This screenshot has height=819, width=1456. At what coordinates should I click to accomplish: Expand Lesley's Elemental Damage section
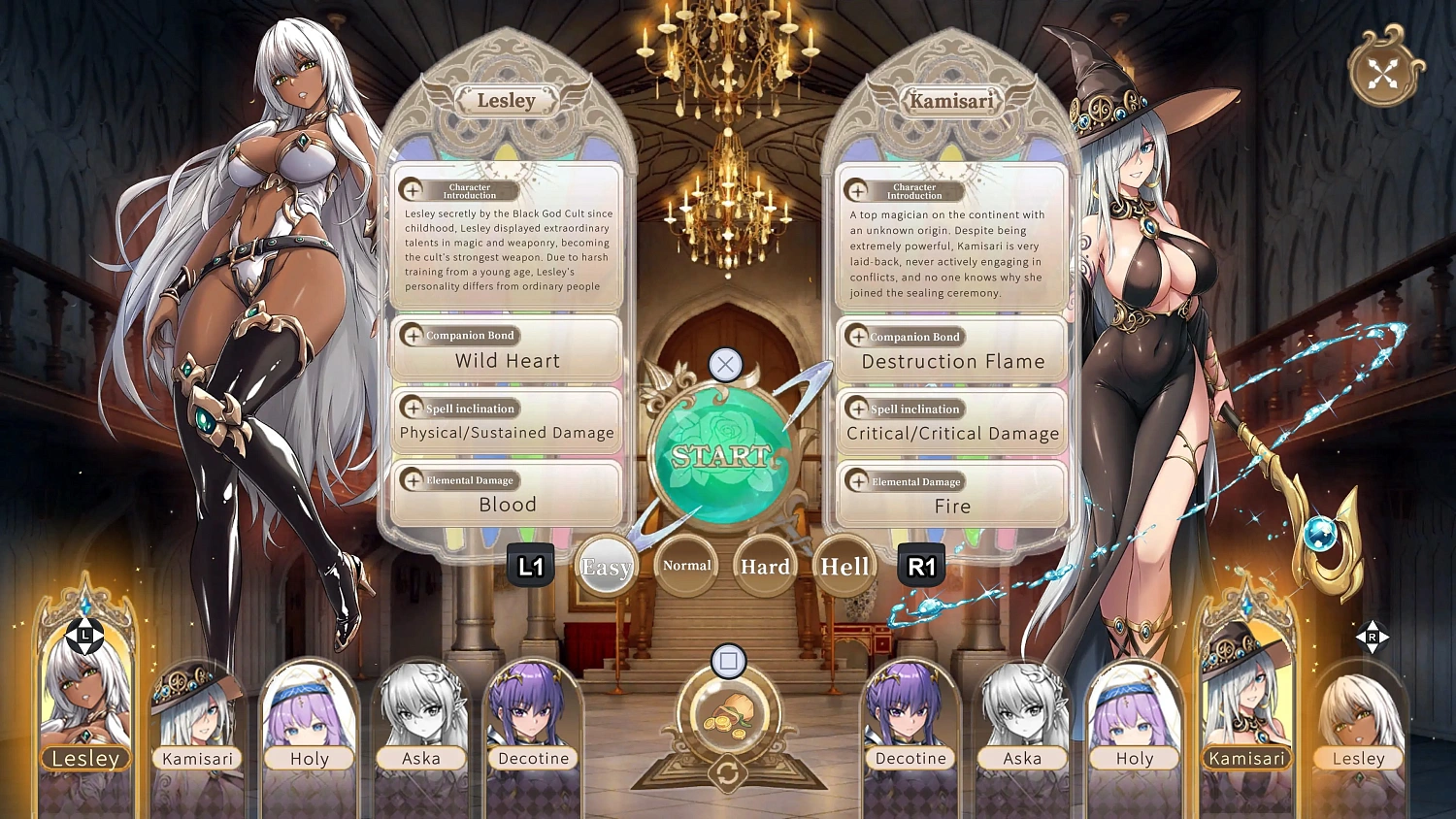(411, 480)
